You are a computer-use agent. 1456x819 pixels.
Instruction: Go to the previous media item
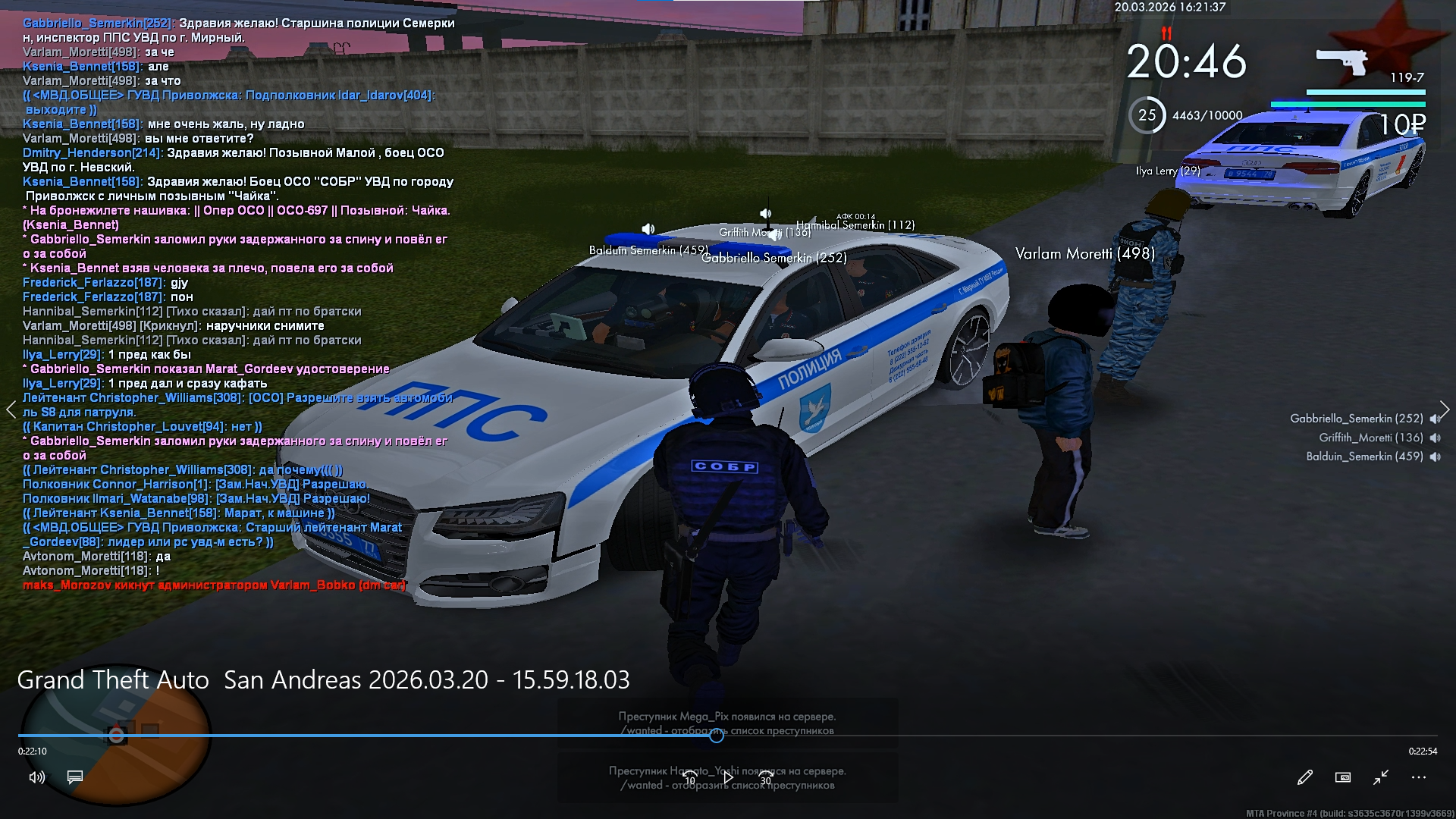[11, 410]
